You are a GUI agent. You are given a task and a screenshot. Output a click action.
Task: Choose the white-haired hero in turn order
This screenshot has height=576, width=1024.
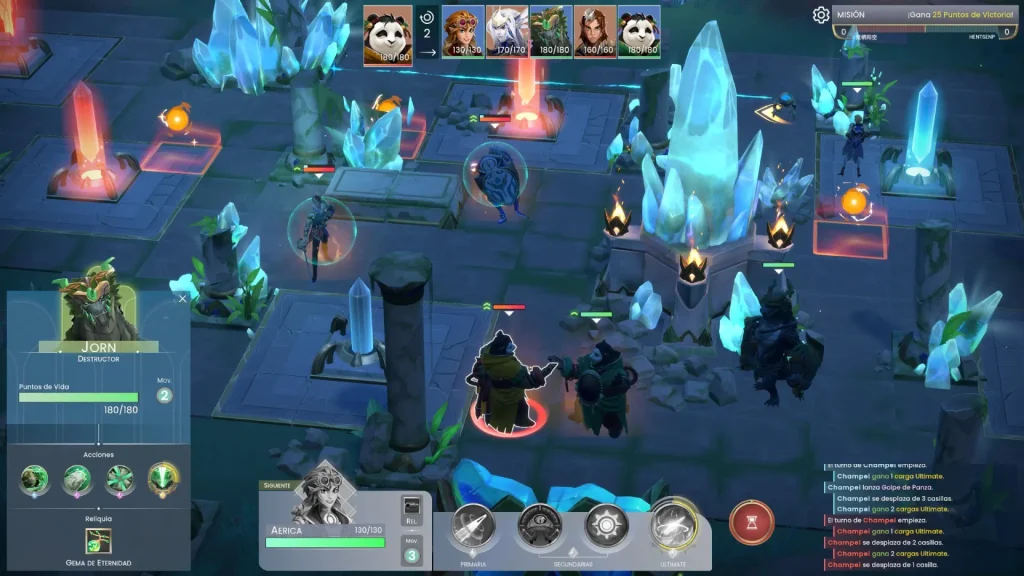click(507, 31)
